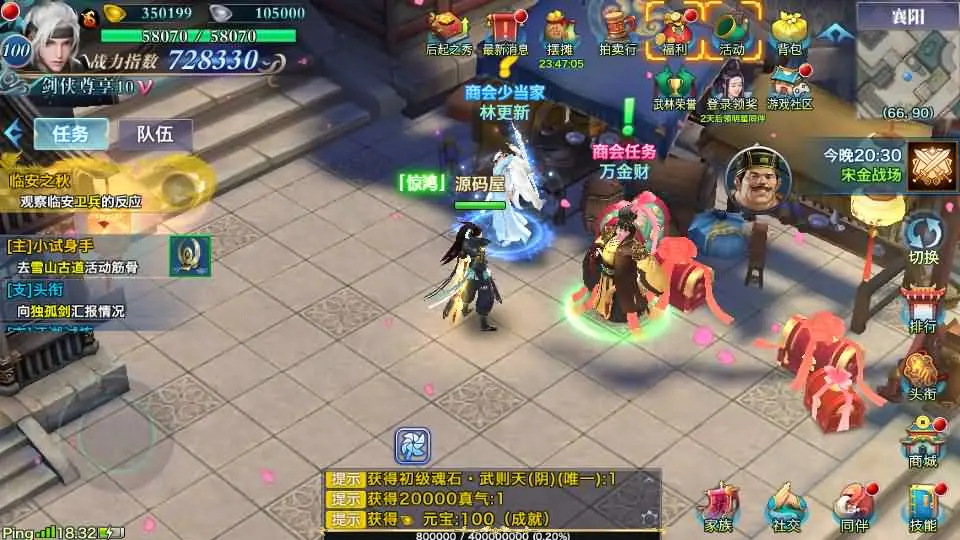Open the 活动 events menu
960x540 pixels.
(731, 28)
